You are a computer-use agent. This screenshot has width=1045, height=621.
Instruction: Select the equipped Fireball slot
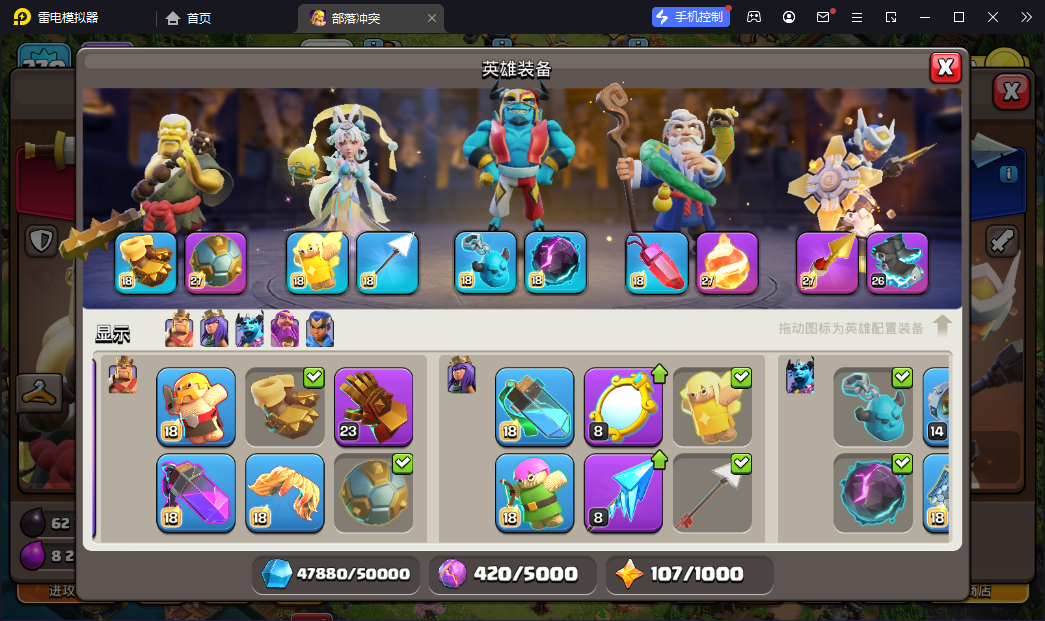tap(727, 263)
